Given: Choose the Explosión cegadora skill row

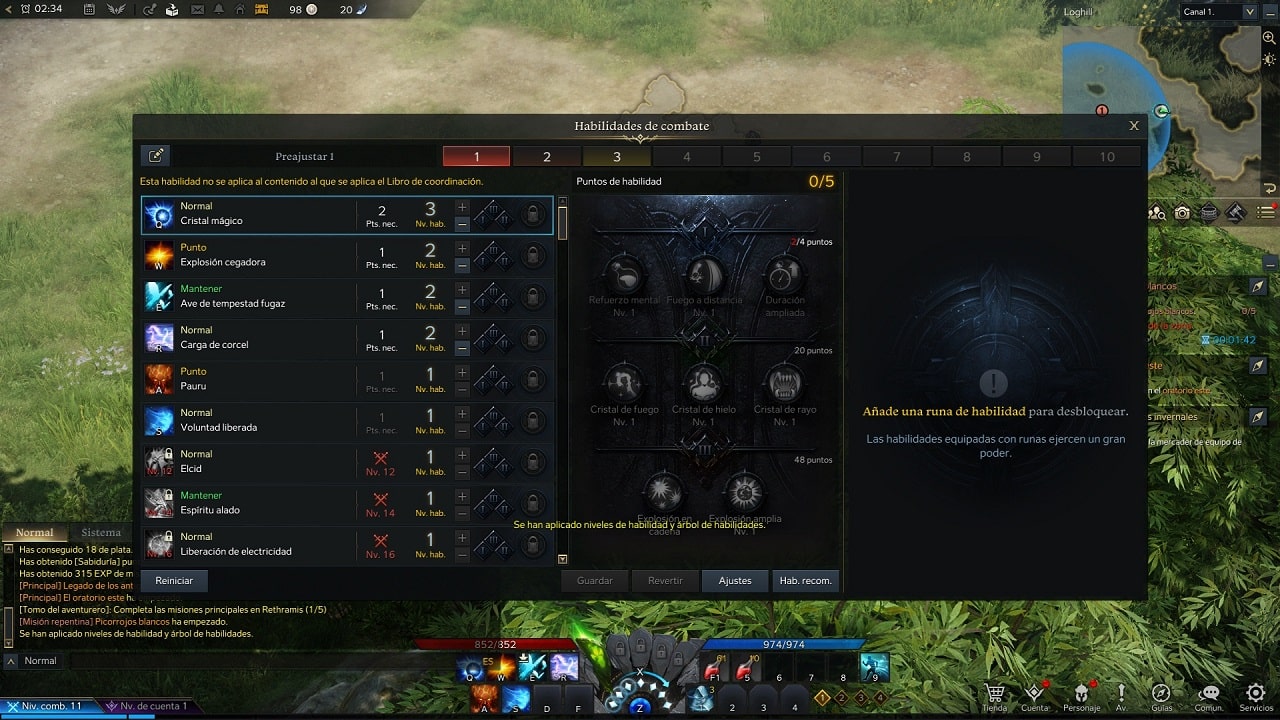Looking at the screenshot, I should 250,256.
